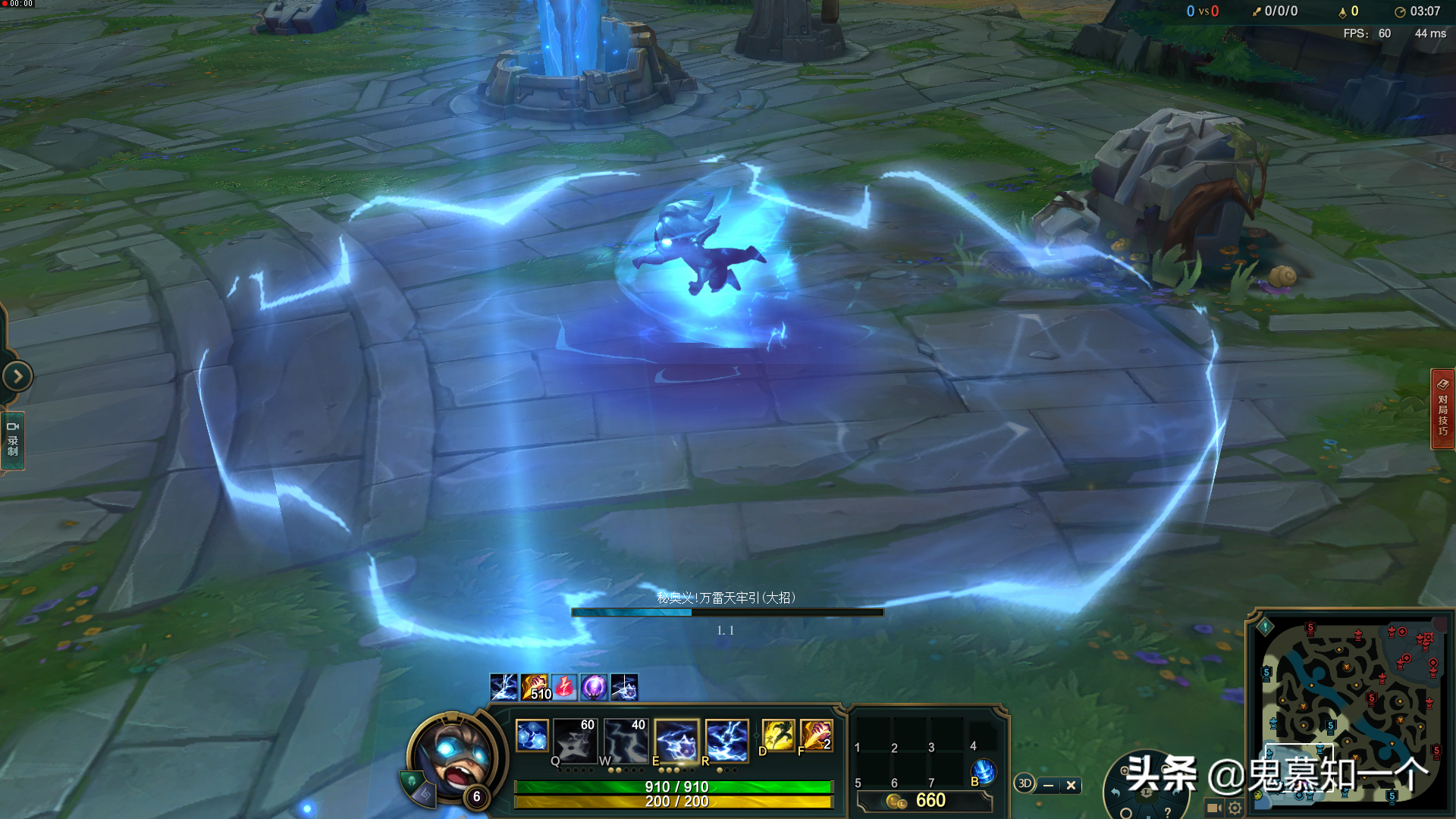Activate Kennen's R ultimate ability
The width and height of the screenshot is (1456, 819).
click(726, 739)
